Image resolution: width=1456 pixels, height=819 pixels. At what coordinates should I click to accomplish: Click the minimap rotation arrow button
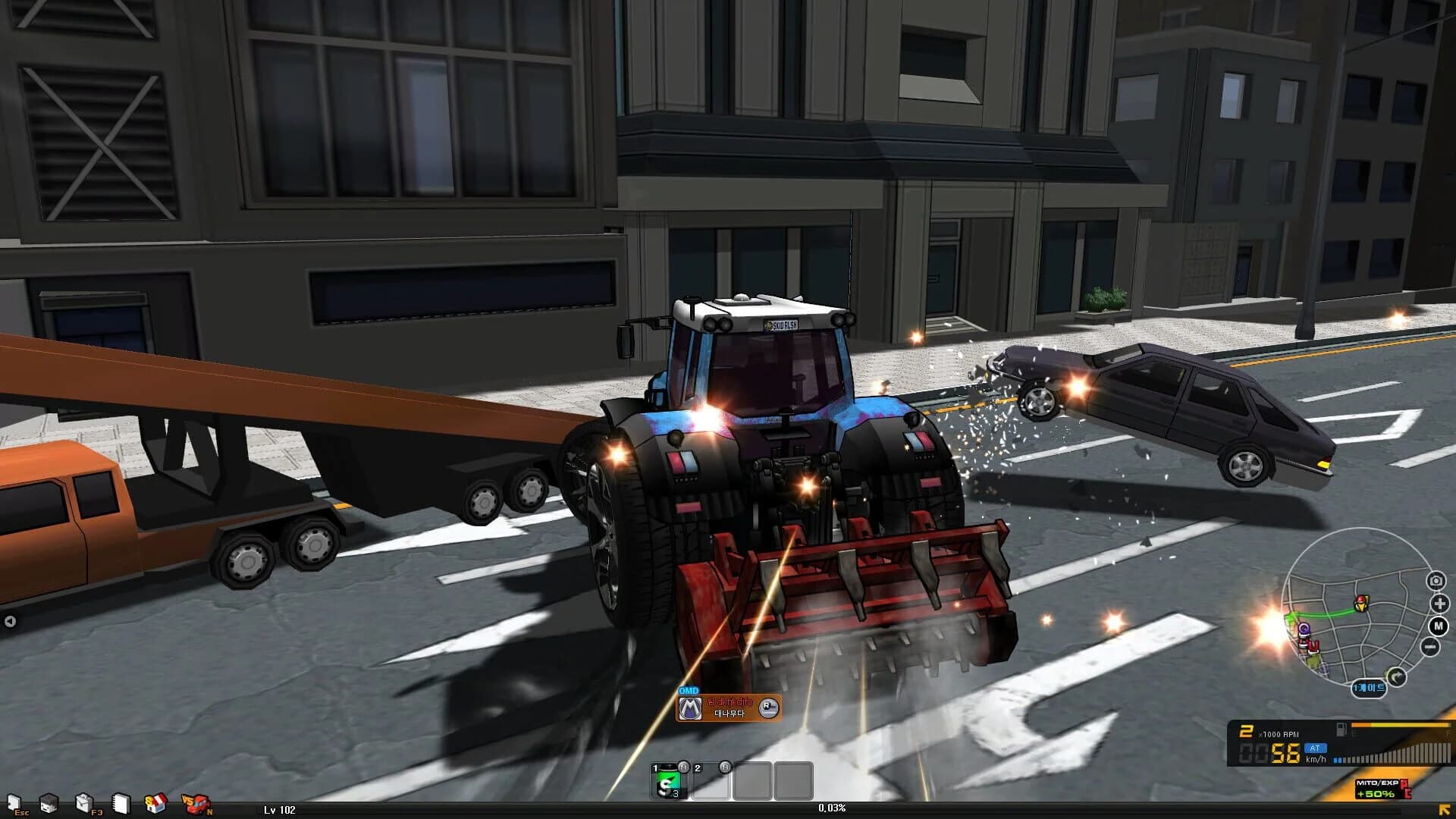coord(1397,676)
